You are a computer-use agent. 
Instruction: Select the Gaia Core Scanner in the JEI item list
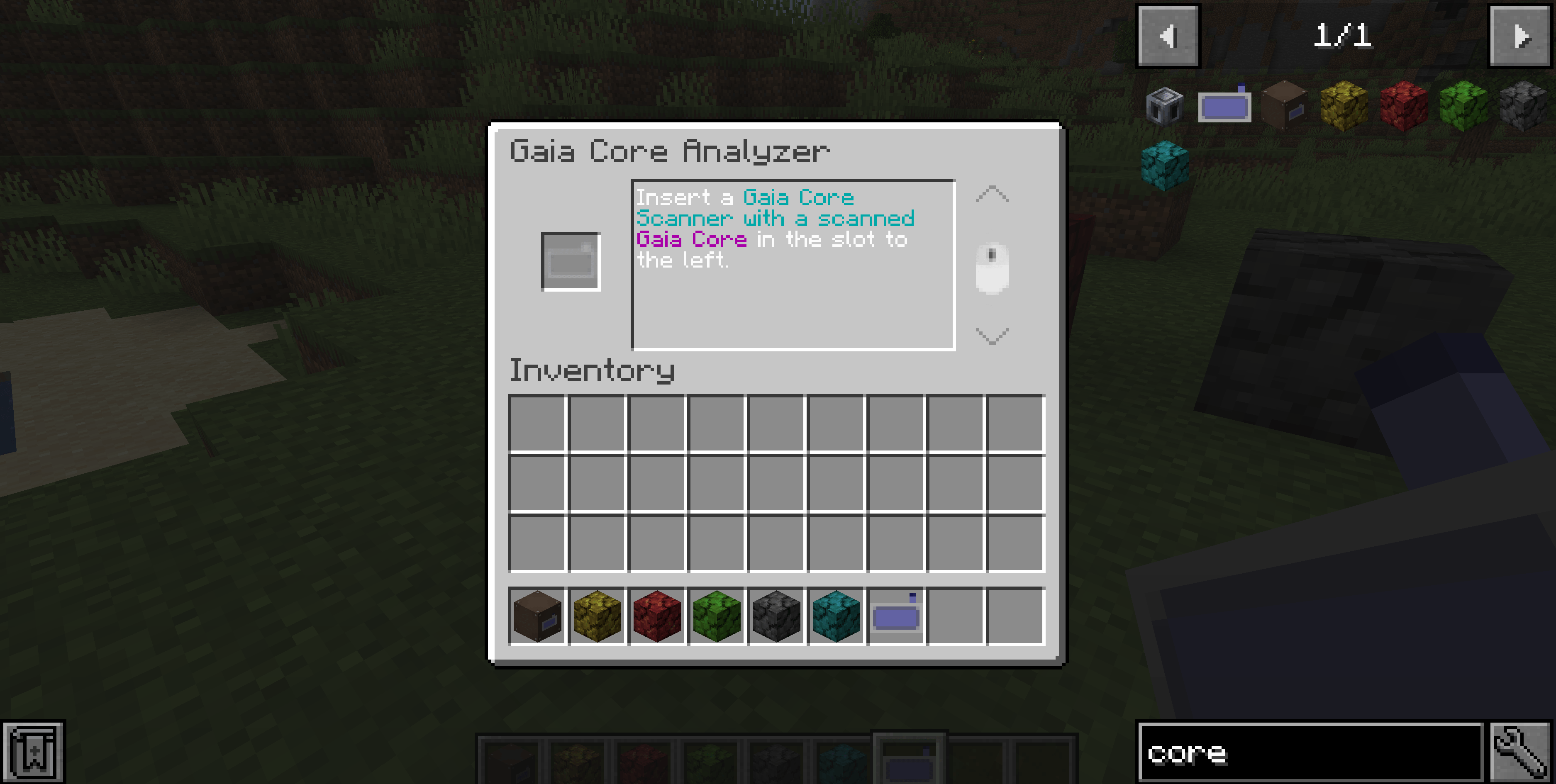tap(1225, 106)
